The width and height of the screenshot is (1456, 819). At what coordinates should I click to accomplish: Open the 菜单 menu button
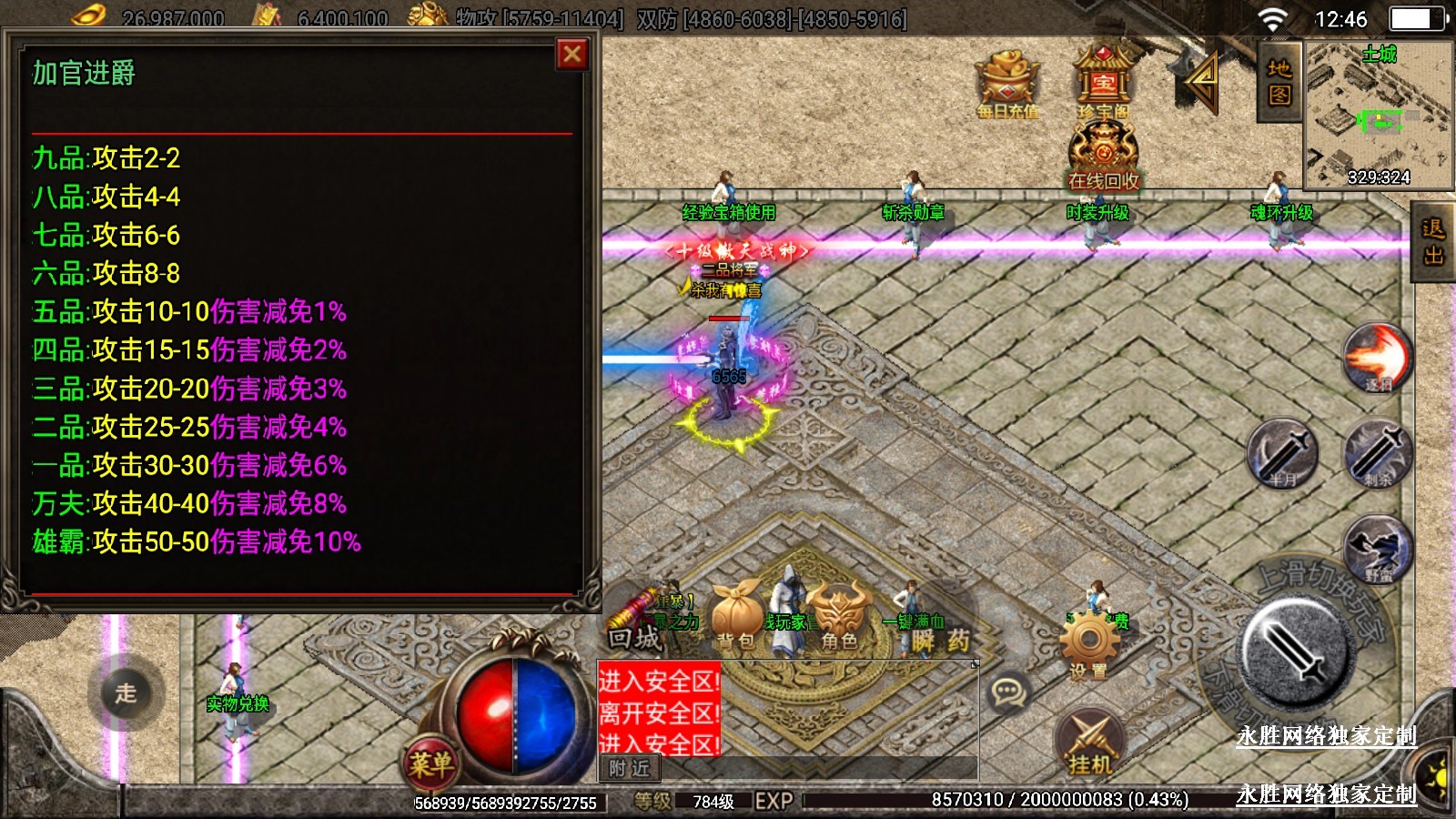point(430,763)
